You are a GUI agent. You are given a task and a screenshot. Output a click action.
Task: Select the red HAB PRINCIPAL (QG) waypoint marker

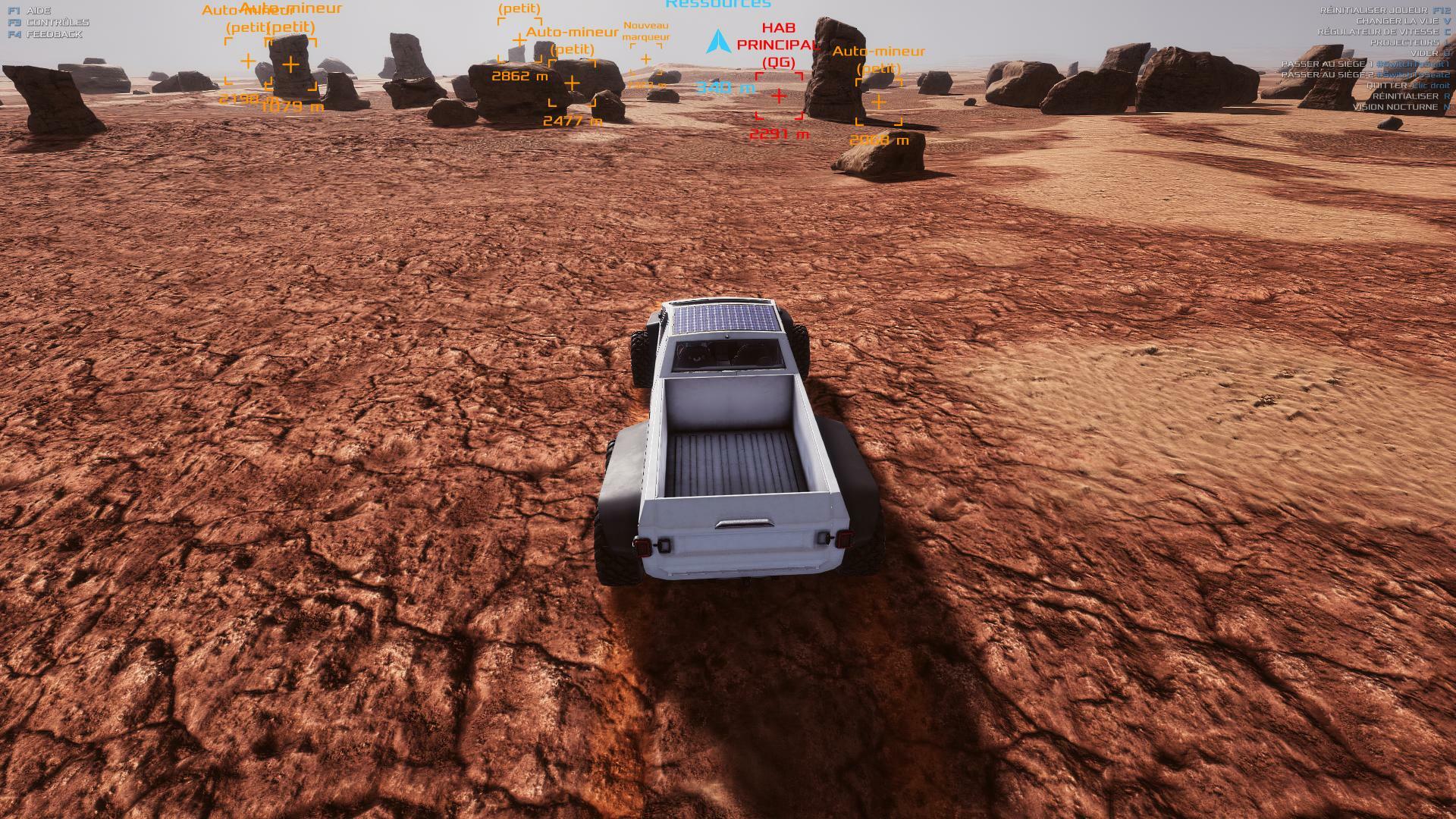pos(779,96)
